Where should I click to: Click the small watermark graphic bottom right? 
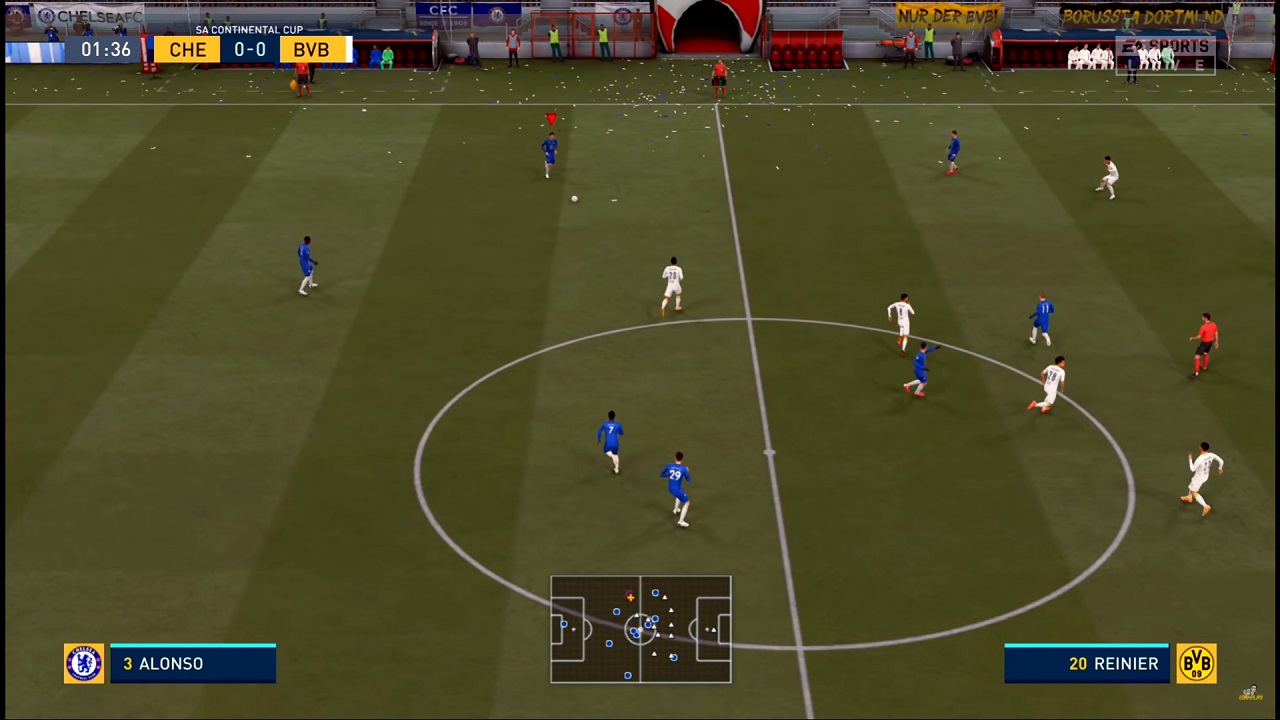[1250, 692]
